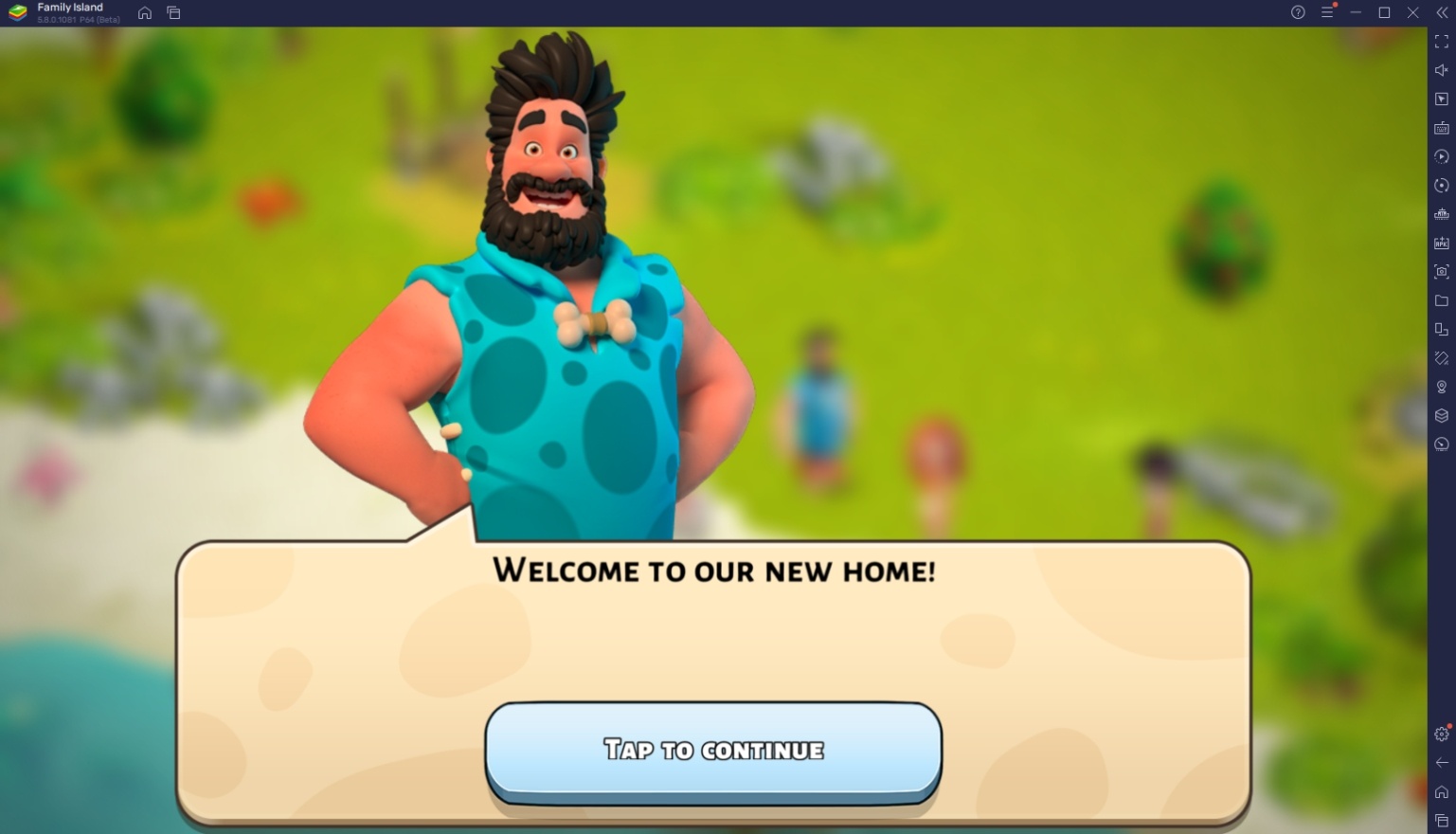1456x834 pixels.
Task: Open the Install APK tool
Action: tap(1441, 244)
